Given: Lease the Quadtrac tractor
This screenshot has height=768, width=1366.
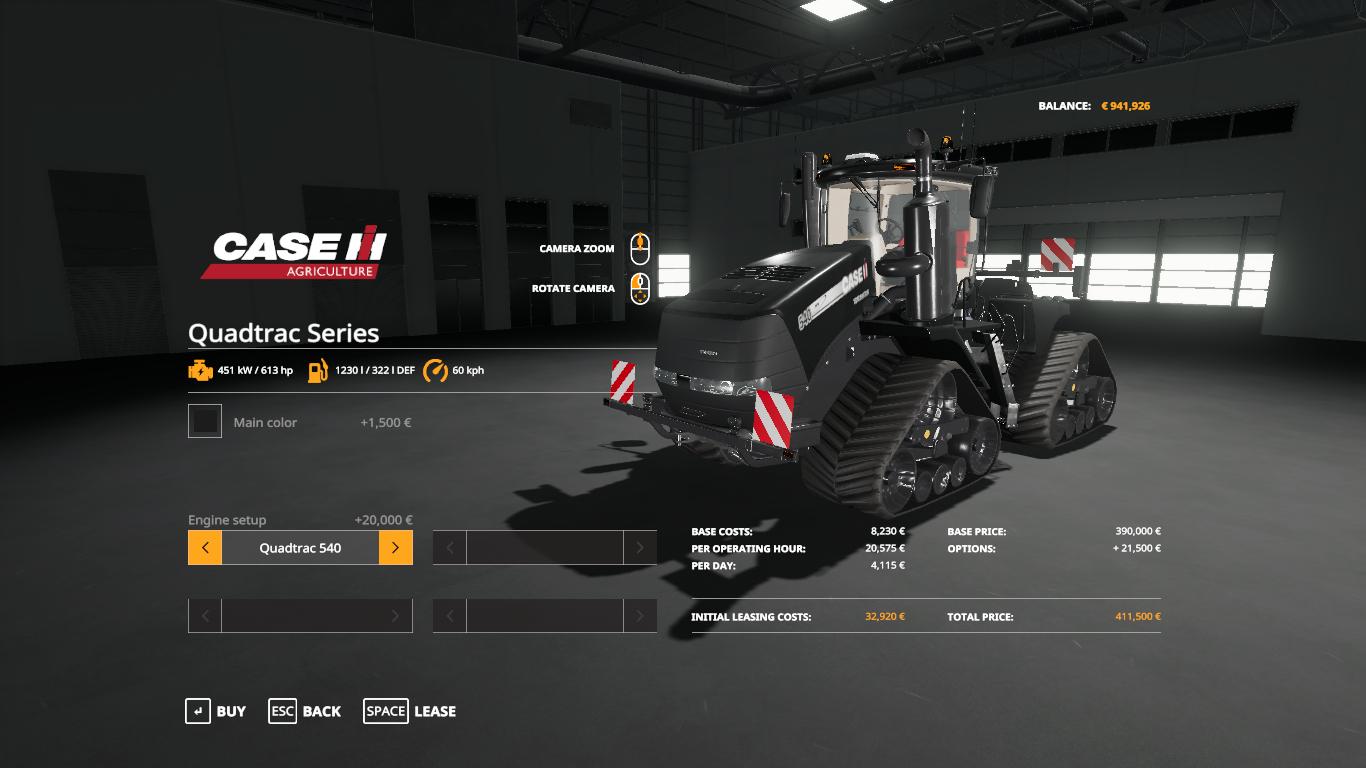Looking at the screenshot, I should [x=410, y=711].
